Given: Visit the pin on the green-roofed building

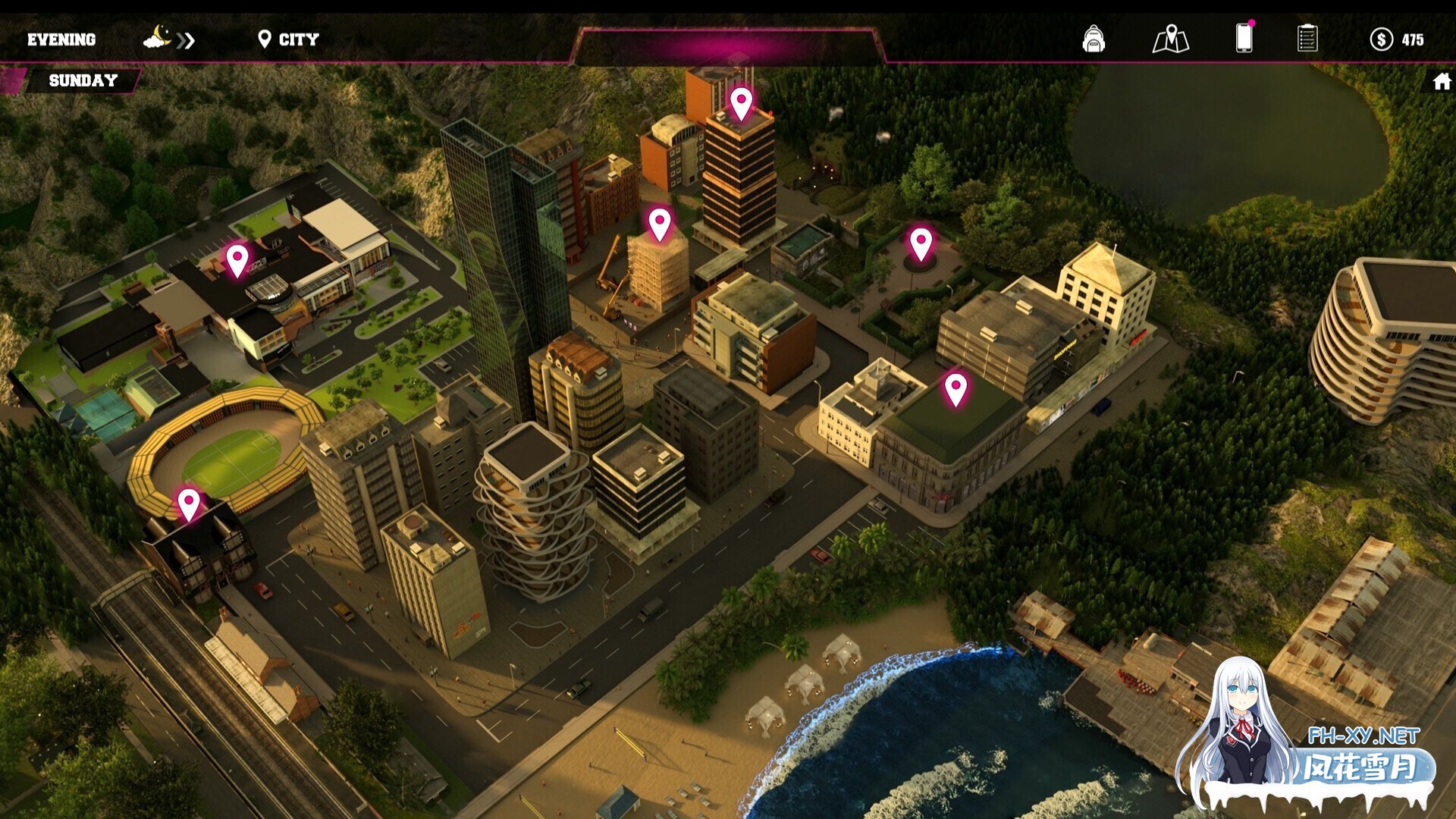Looking at the screenshot, I should (955, 388).
